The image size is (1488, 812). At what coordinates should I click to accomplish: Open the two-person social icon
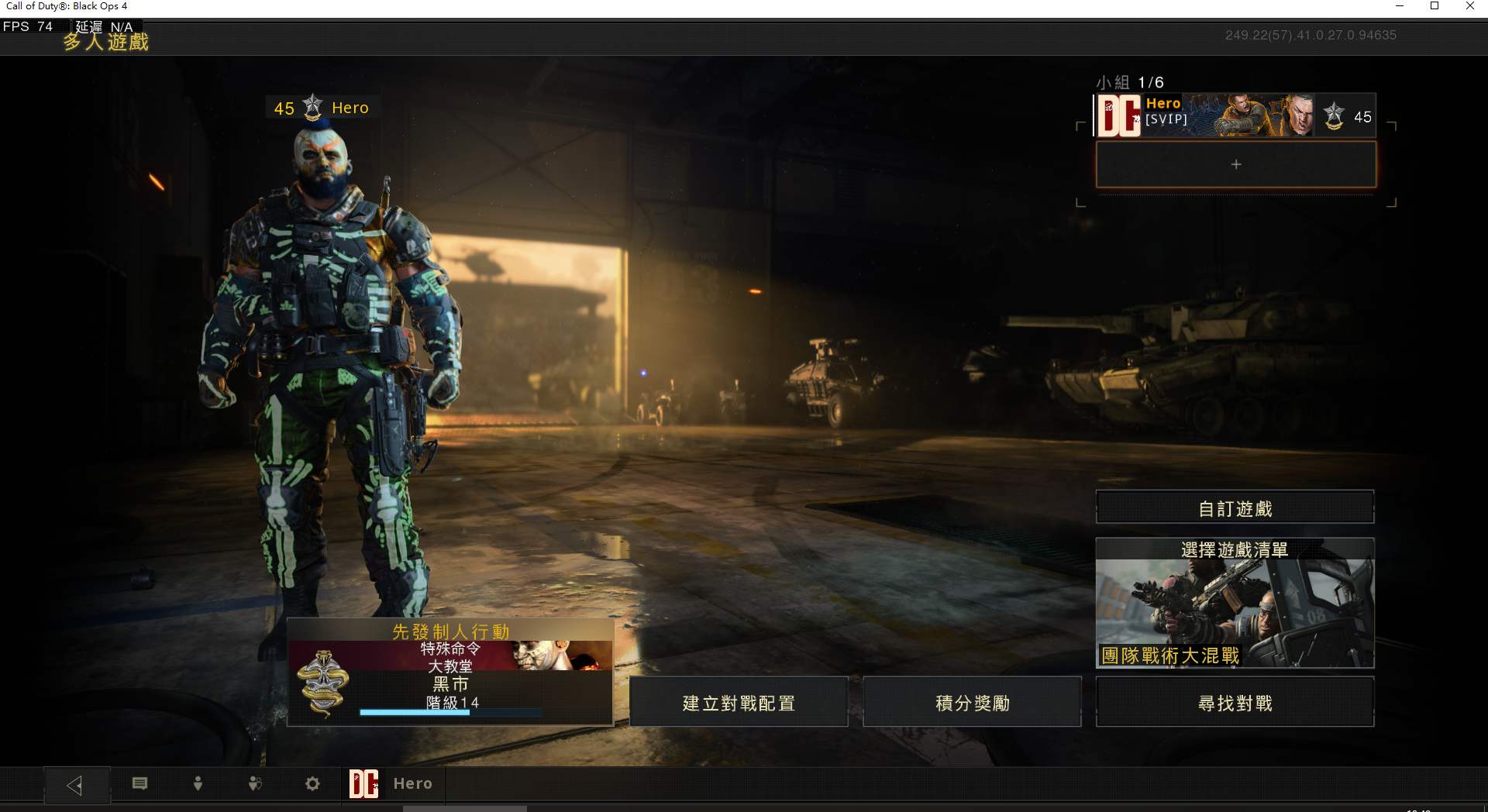pyautogui.click(x=255, y=783)
